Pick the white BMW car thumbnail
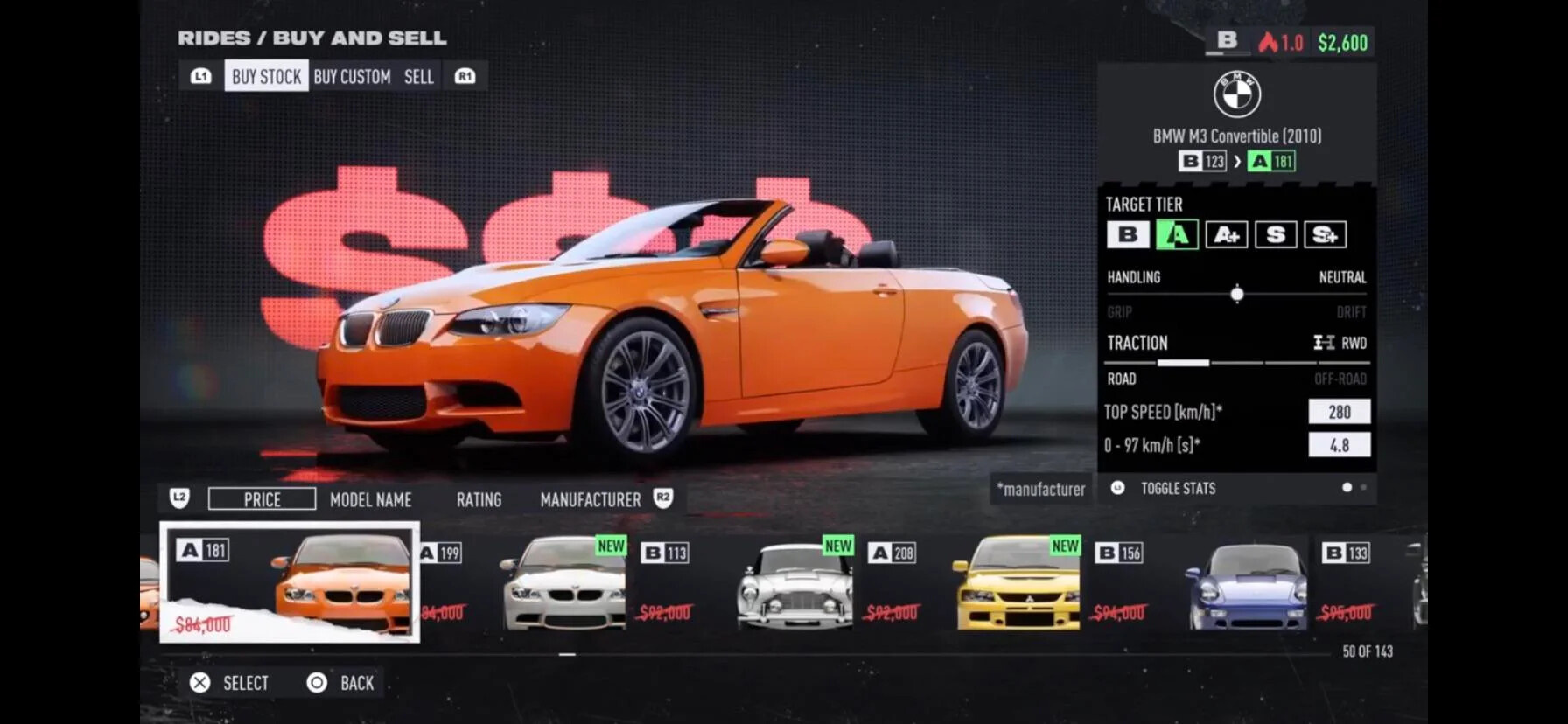 (x=564, y=583)
